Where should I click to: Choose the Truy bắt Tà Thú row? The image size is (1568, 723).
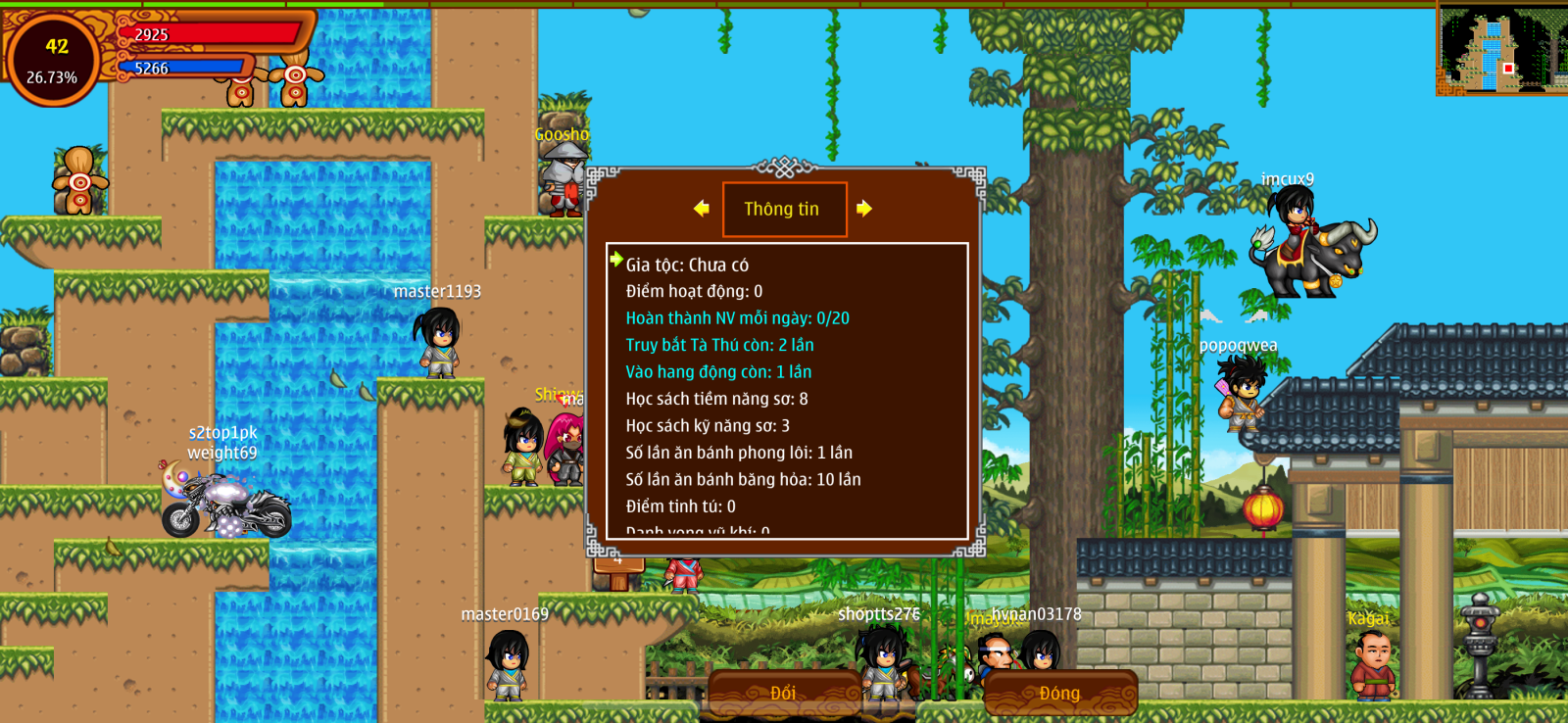pyautogui.click(x=719, y=345)
